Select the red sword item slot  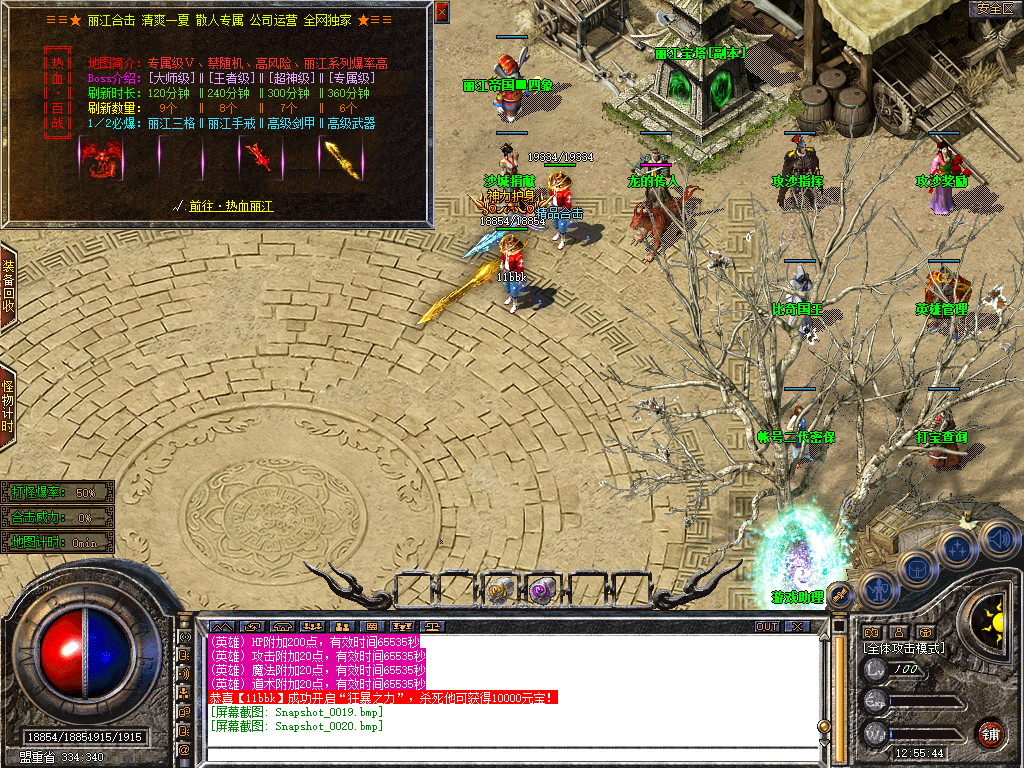(258, 156)
